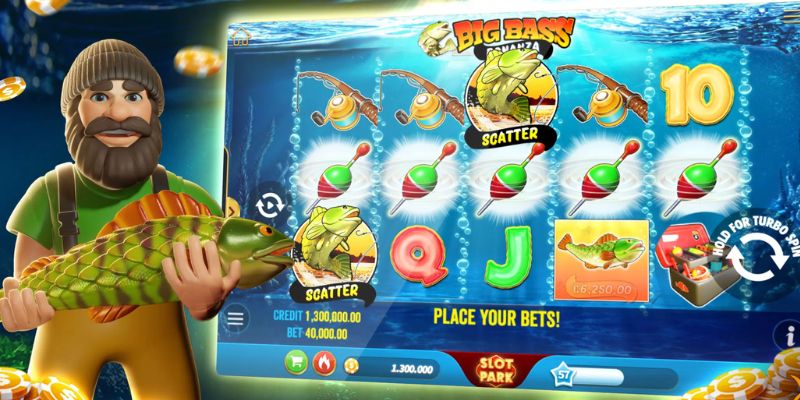
Task: Toggle the autoplay circular arrows button
Action: coord(271,206)
